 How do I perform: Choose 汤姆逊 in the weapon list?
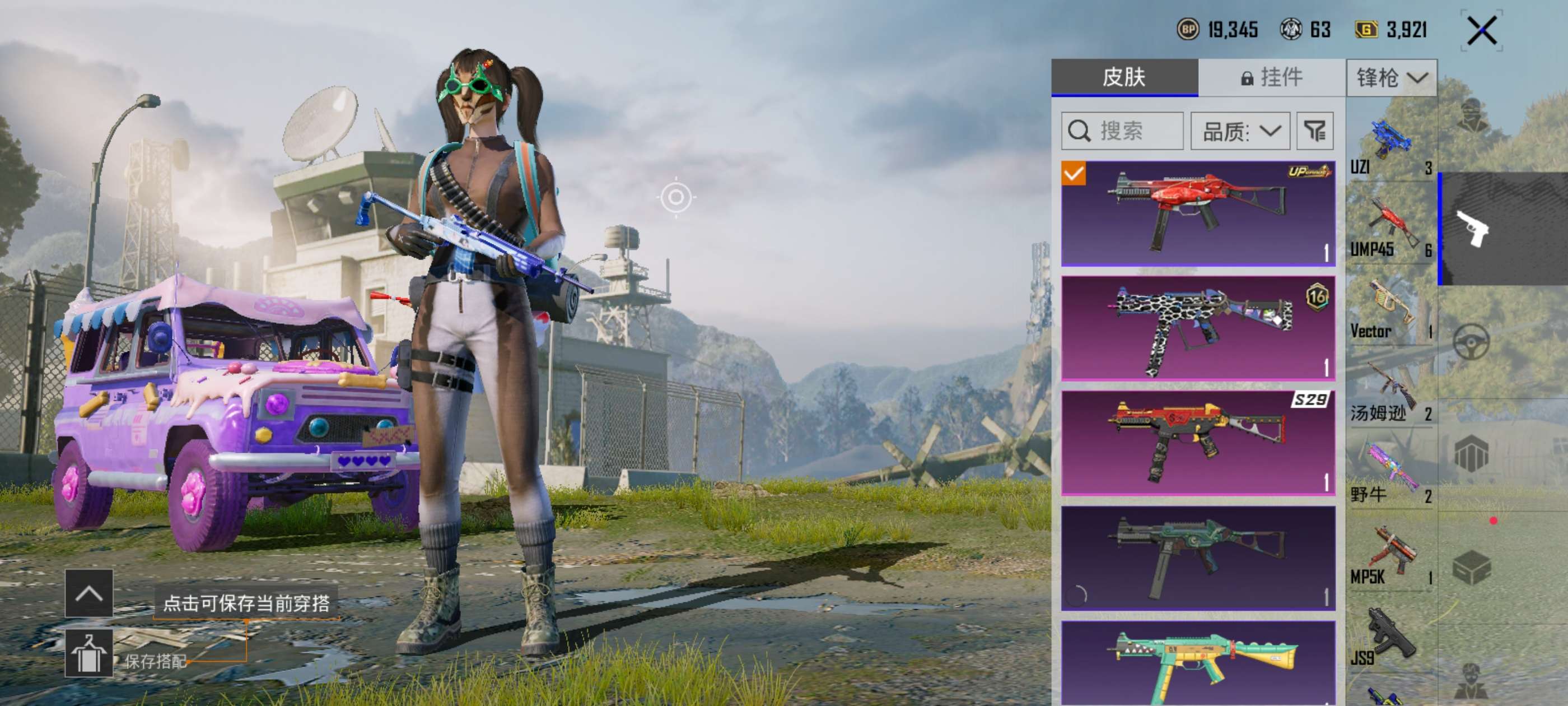pyautogui.click(x=1391, y=393)
